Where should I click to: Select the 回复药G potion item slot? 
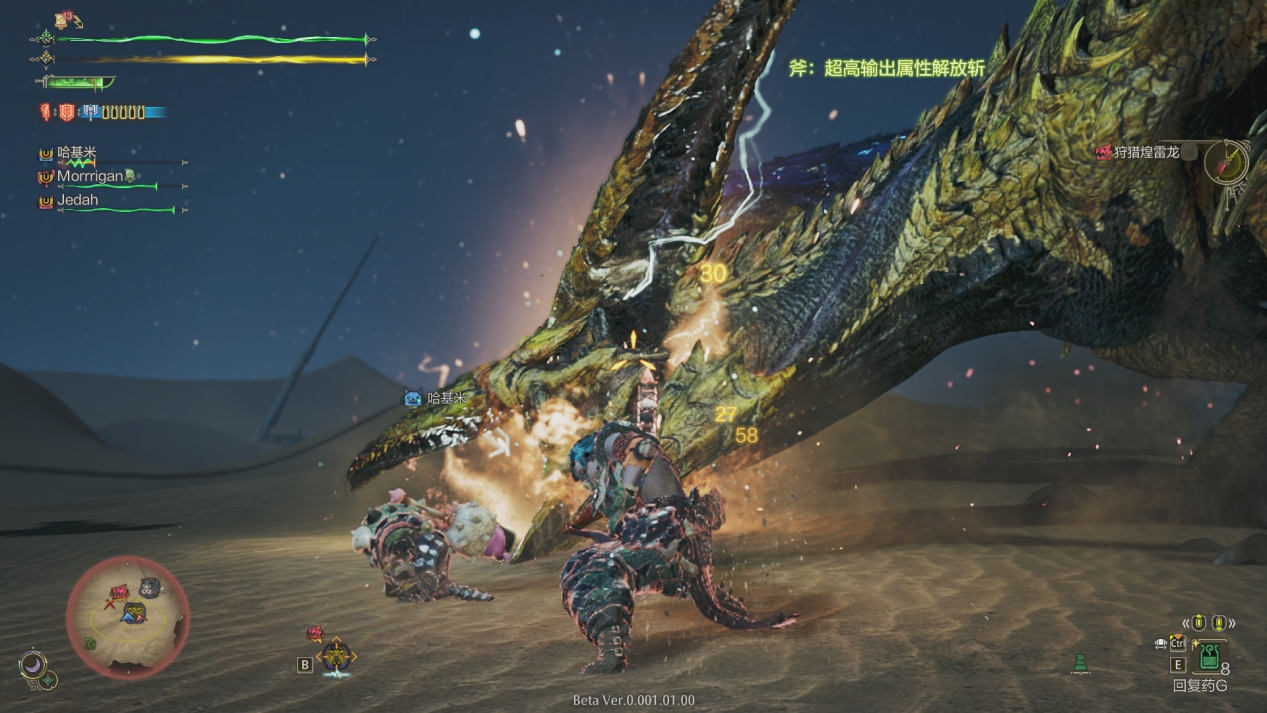point(1209,657)
